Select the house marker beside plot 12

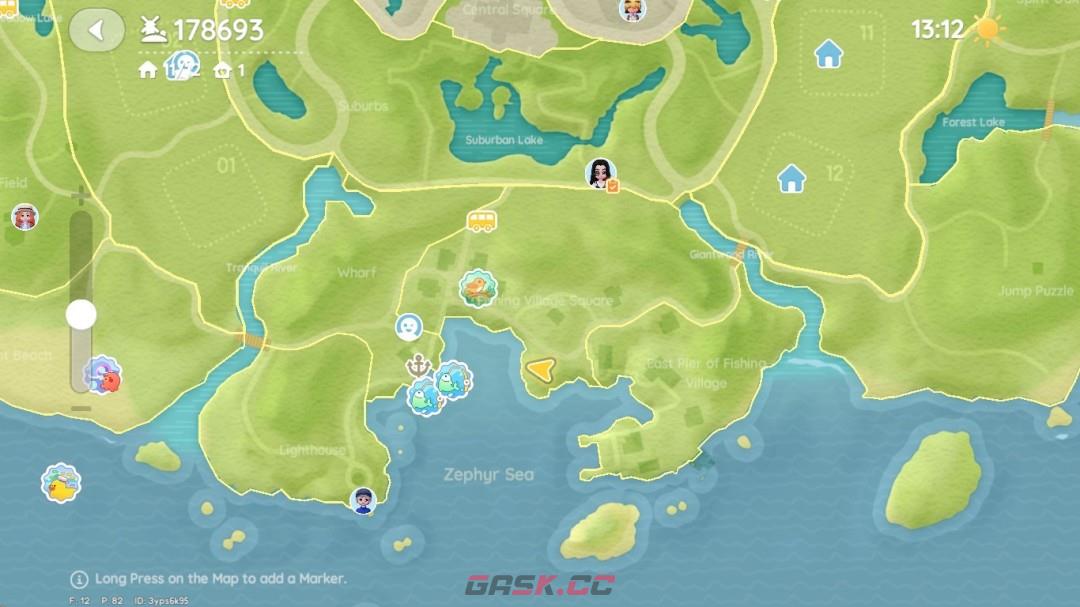coord(792,179)
